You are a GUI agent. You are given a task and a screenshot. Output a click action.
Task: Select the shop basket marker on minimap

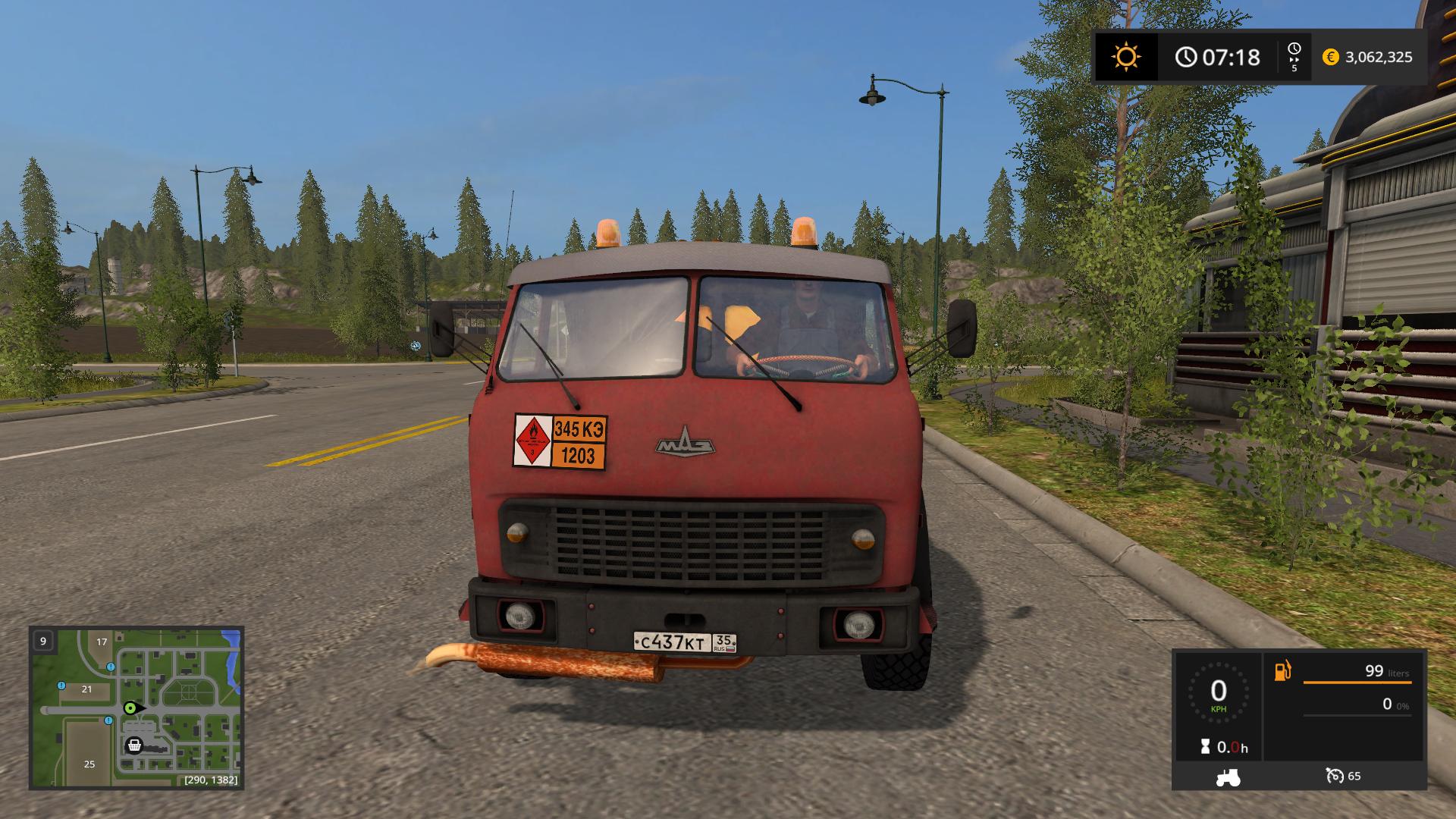(134, 745)
